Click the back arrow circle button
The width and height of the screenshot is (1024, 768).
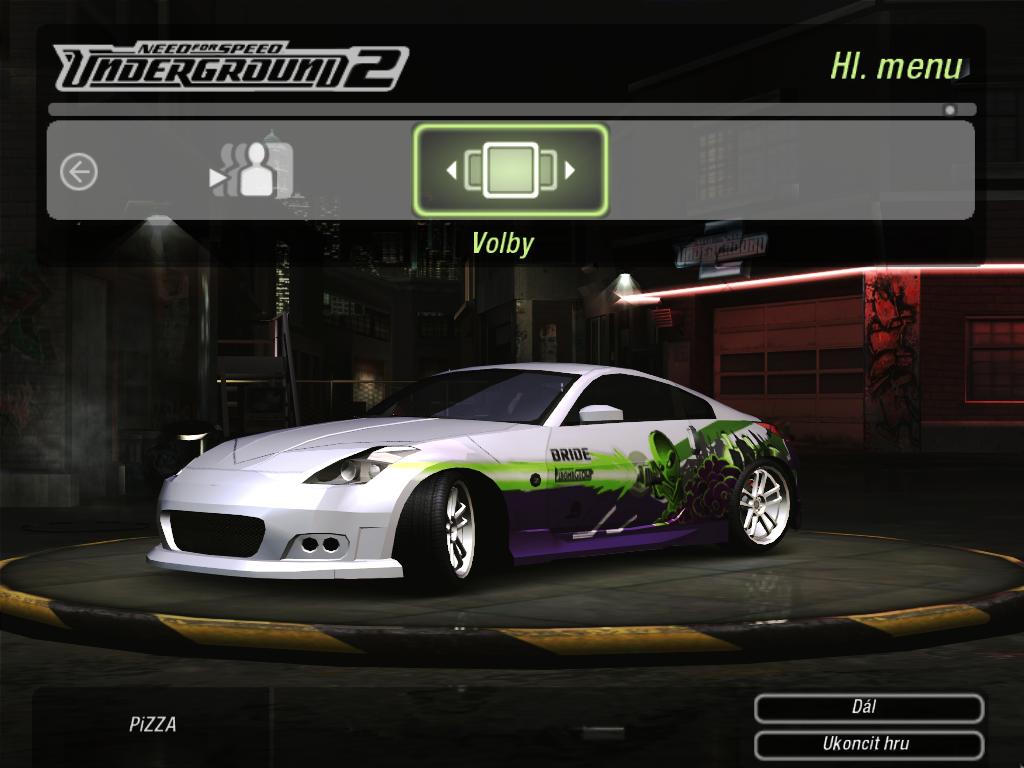click(79, 172)
